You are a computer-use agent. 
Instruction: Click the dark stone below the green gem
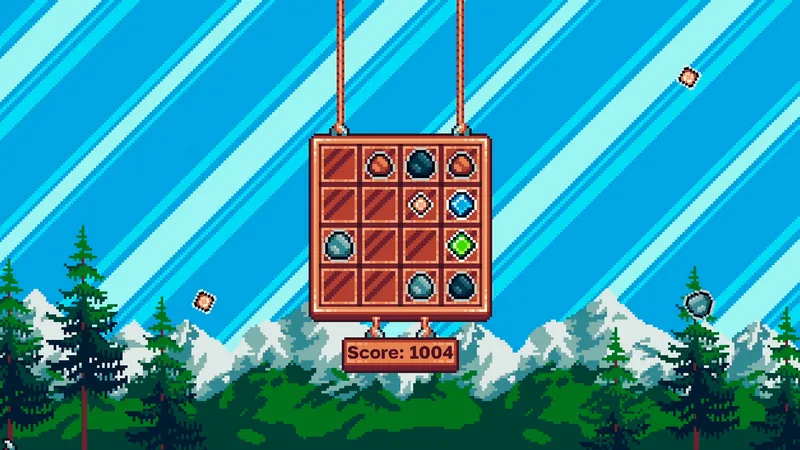[x=460, y=285]
